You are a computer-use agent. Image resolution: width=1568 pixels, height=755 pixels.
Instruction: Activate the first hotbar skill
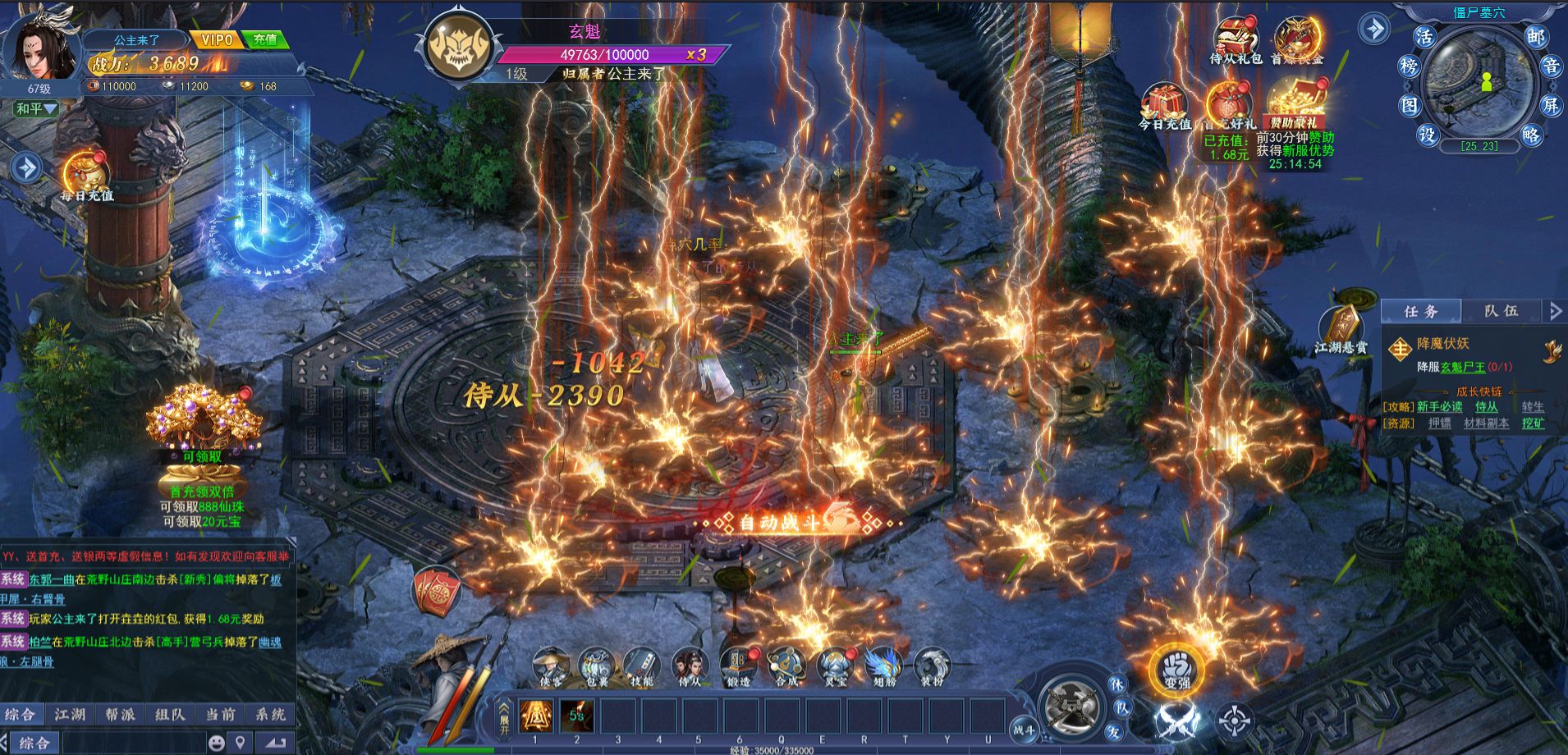pyautogui.click(x=535, y=716)
